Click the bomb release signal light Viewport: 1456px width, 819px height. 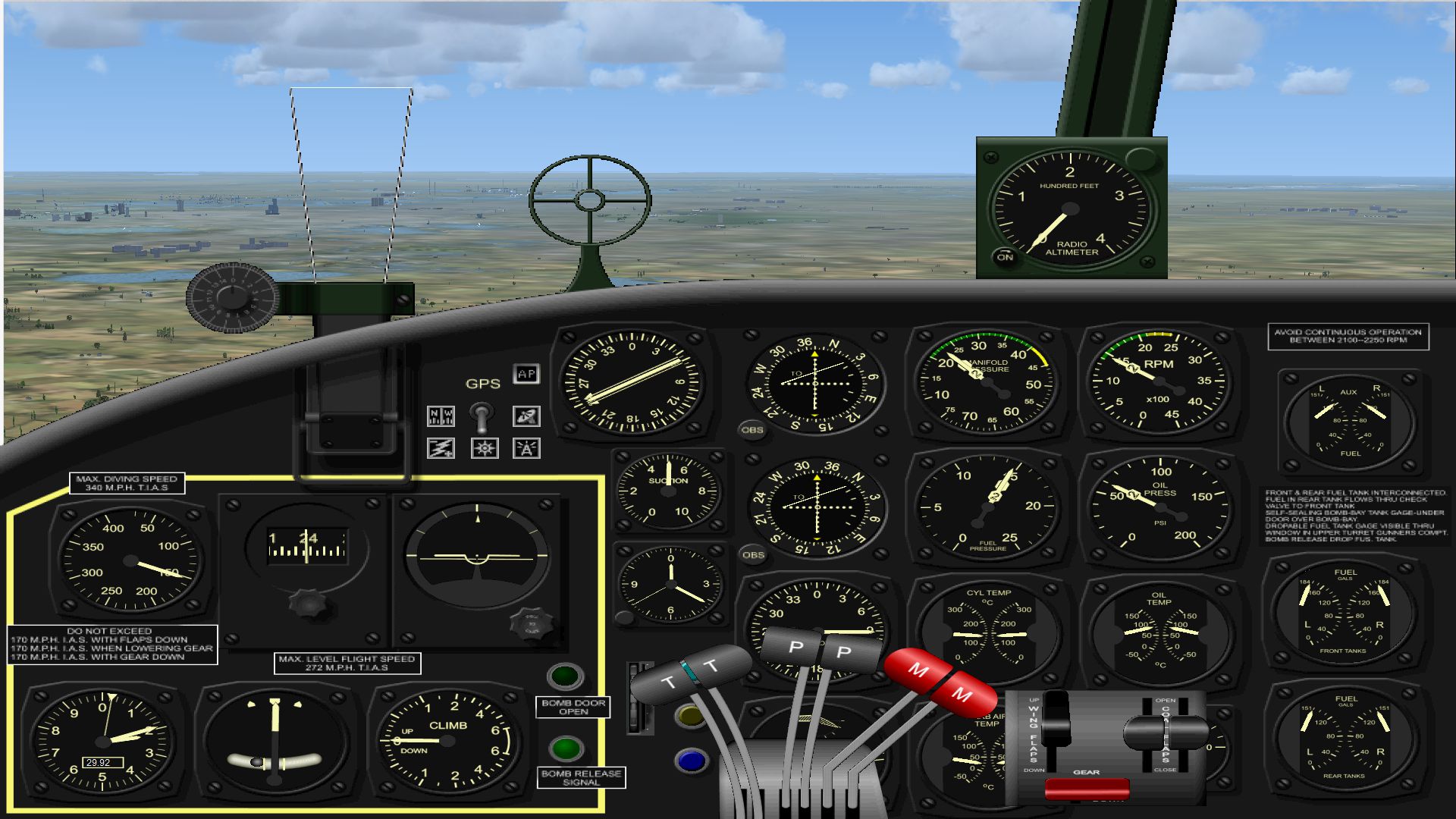[x=565, y=748]
